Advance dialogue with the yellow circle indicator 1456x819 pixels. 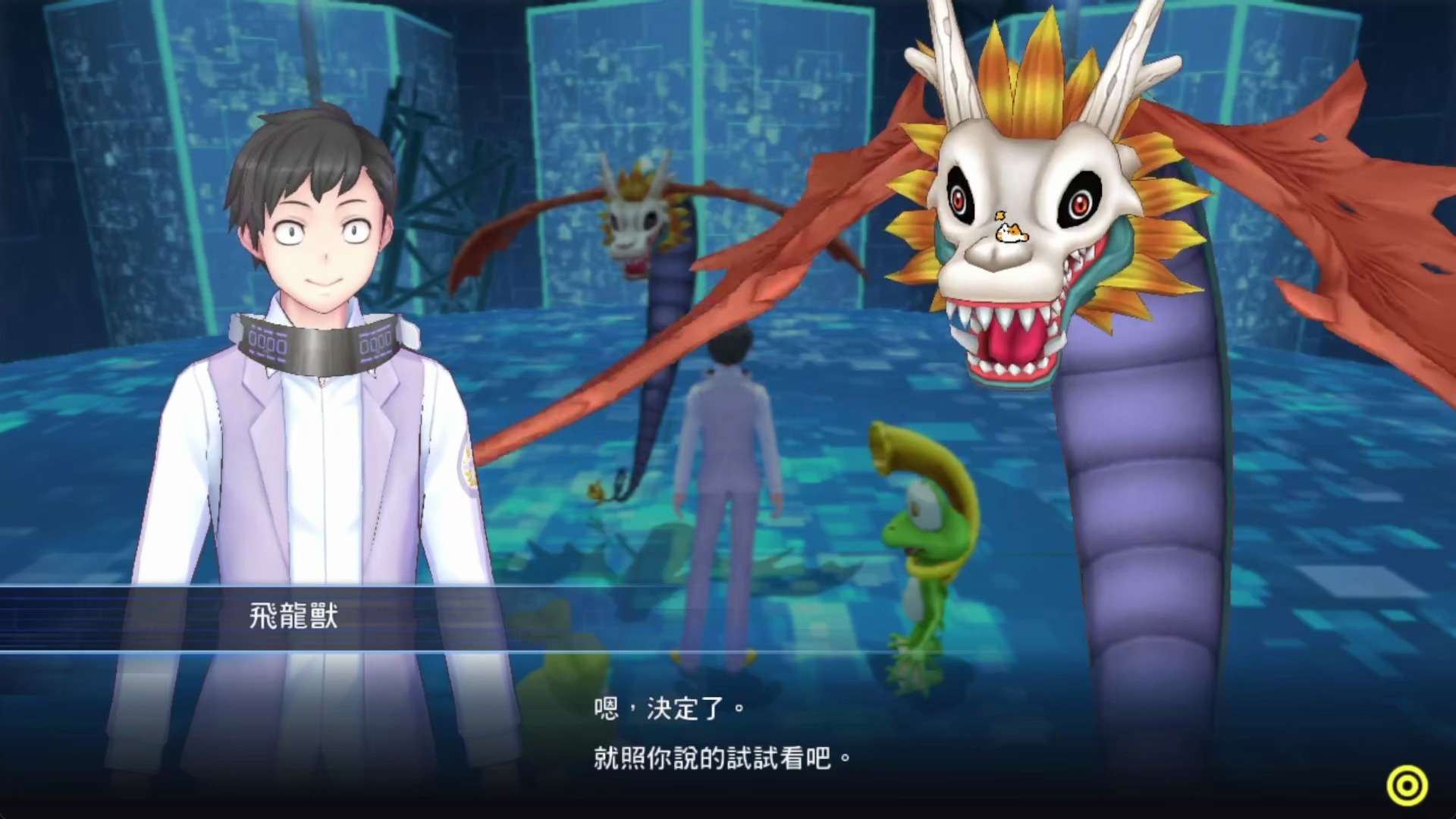coord(1407,786)
